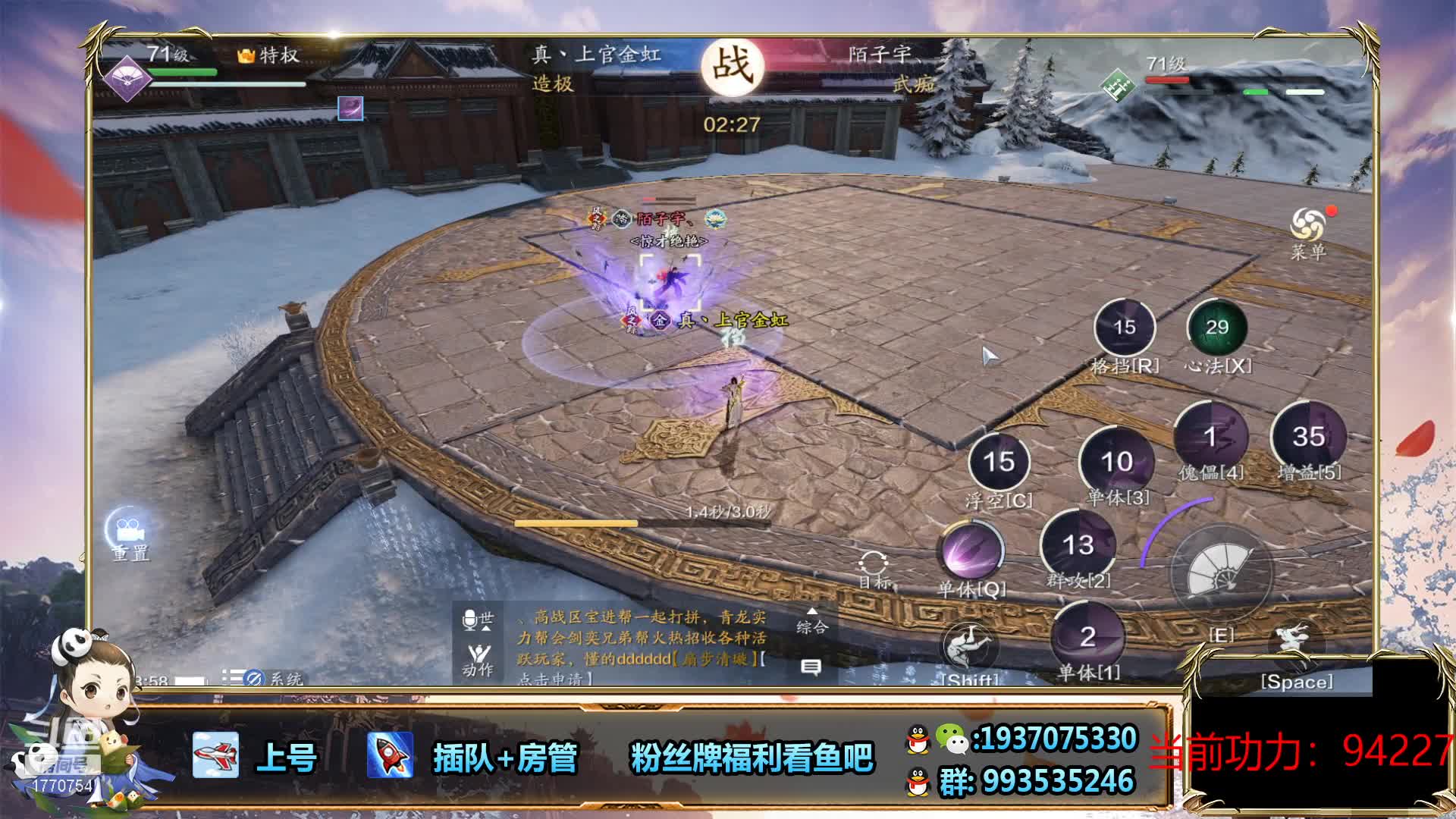This screenshot has height=819, width=1456.
Task: Expand the 综合 chat channel selector
Action: tap(811, 621)
